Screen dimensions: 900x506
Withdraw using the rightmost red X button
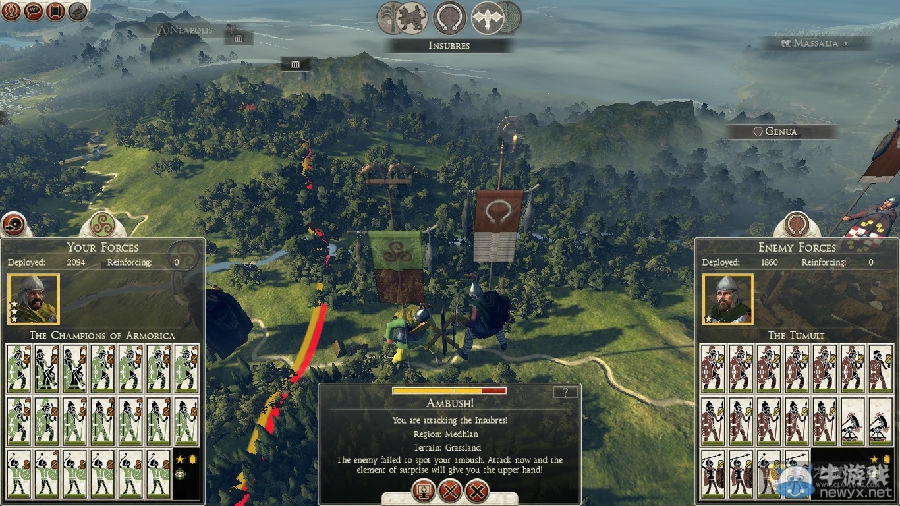[x=477, y=491]
